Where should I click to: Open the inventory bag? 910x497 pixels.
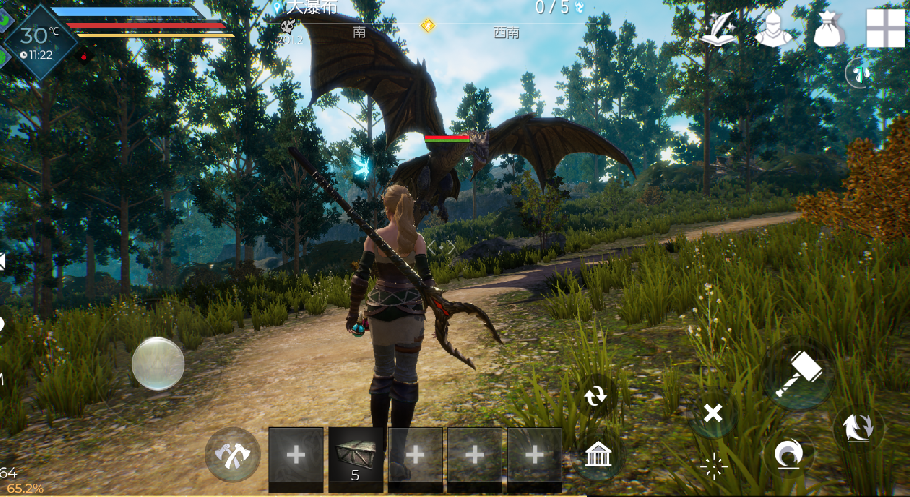[829, 28]
